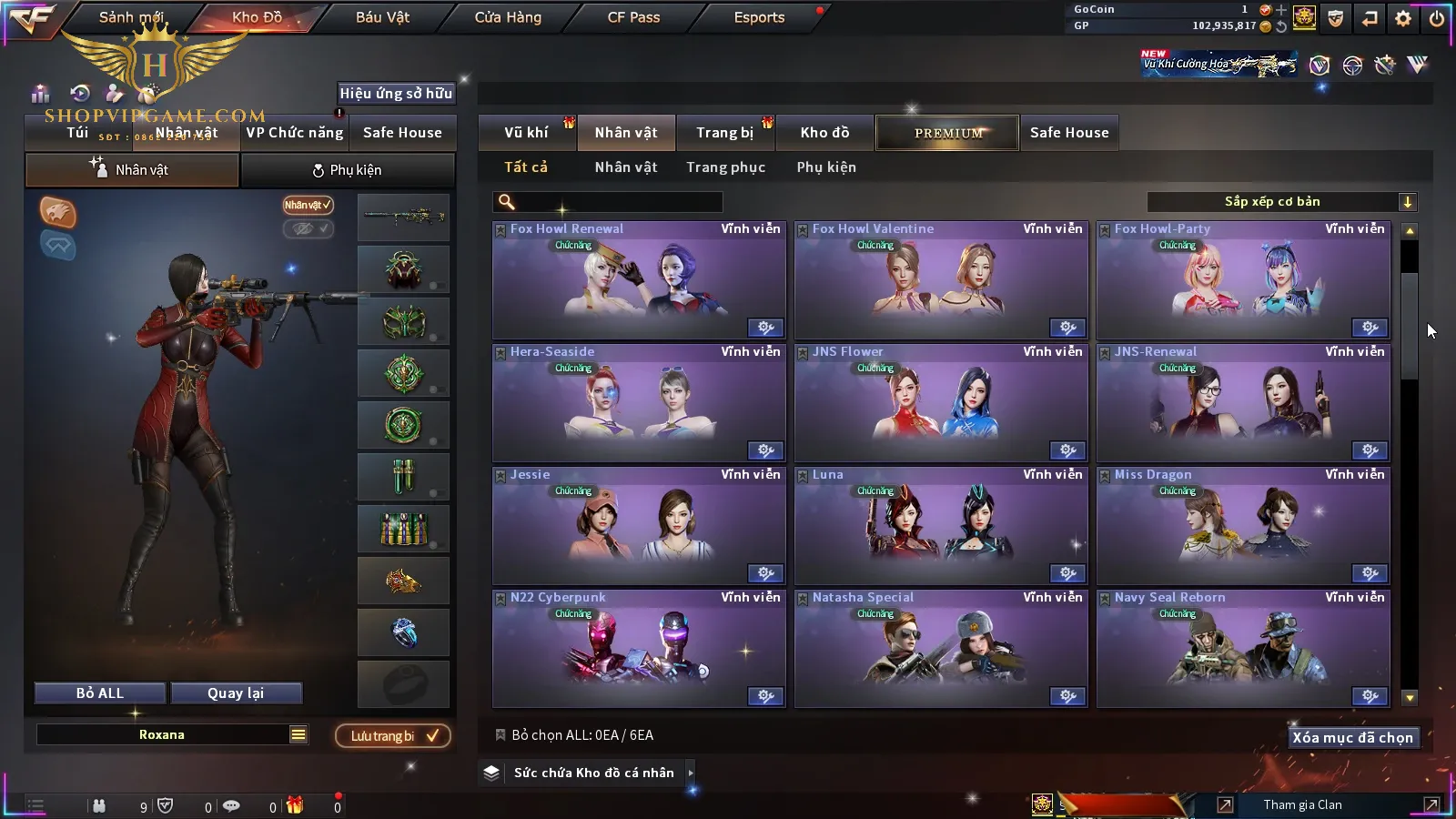Select the Fox Howl Renewal character card
This screenshot has height=819, width=1456.
click(639, 281)
